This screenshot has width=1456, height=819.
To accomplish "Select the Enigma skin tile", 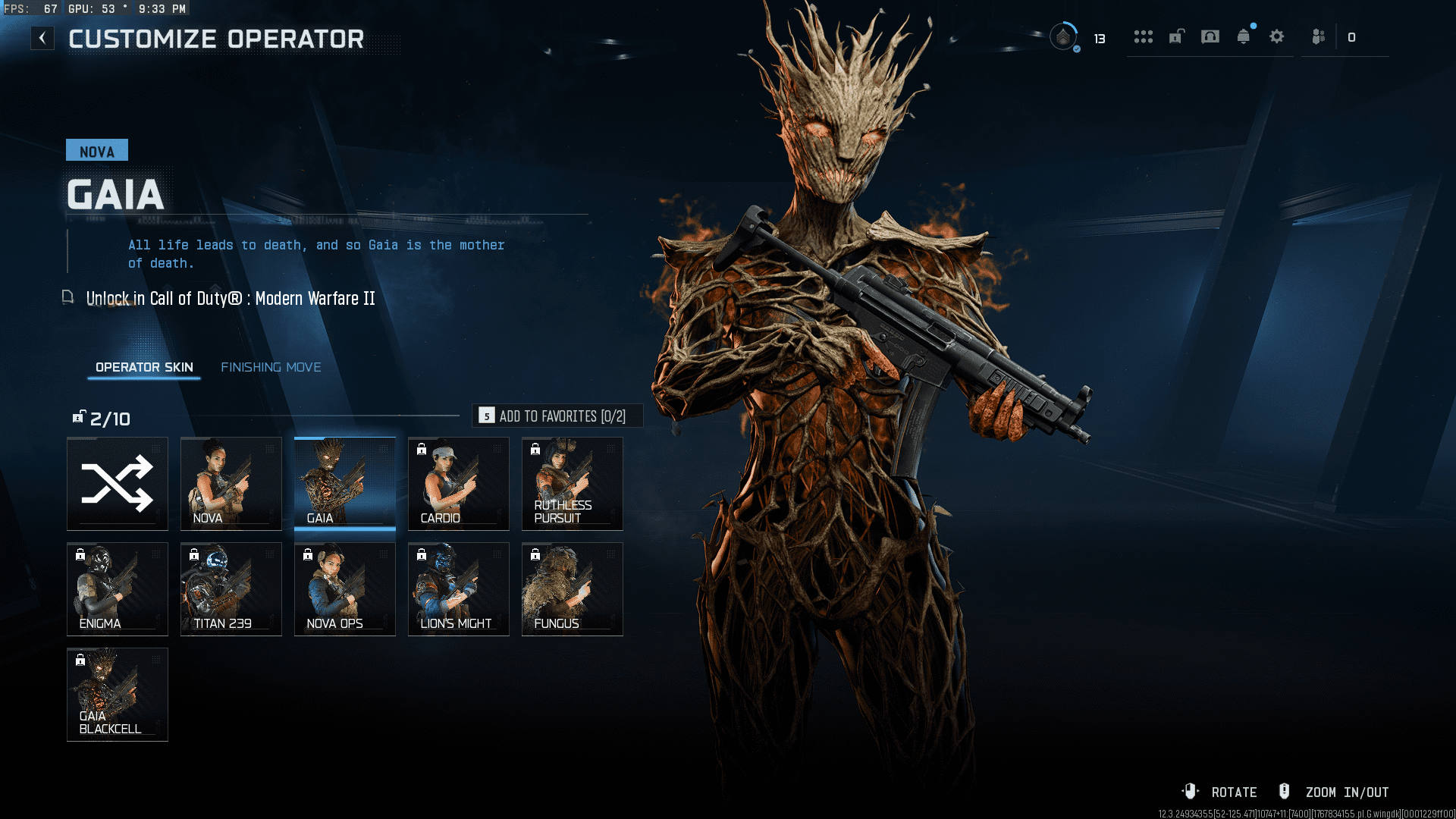I will [x=118, y=588].
